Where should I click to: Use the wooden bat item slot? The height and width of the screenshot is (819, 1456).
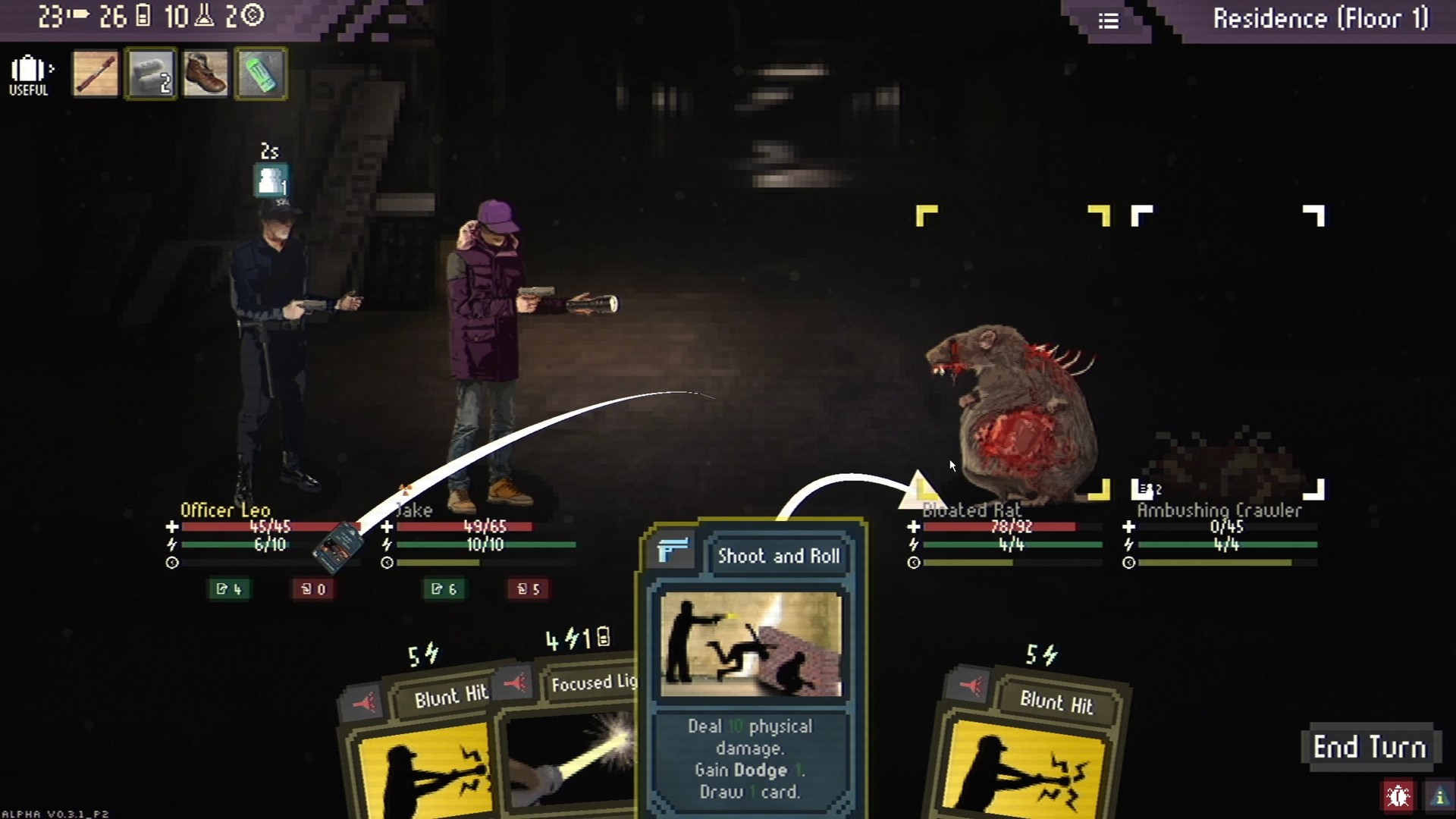(x=96, y=74)
